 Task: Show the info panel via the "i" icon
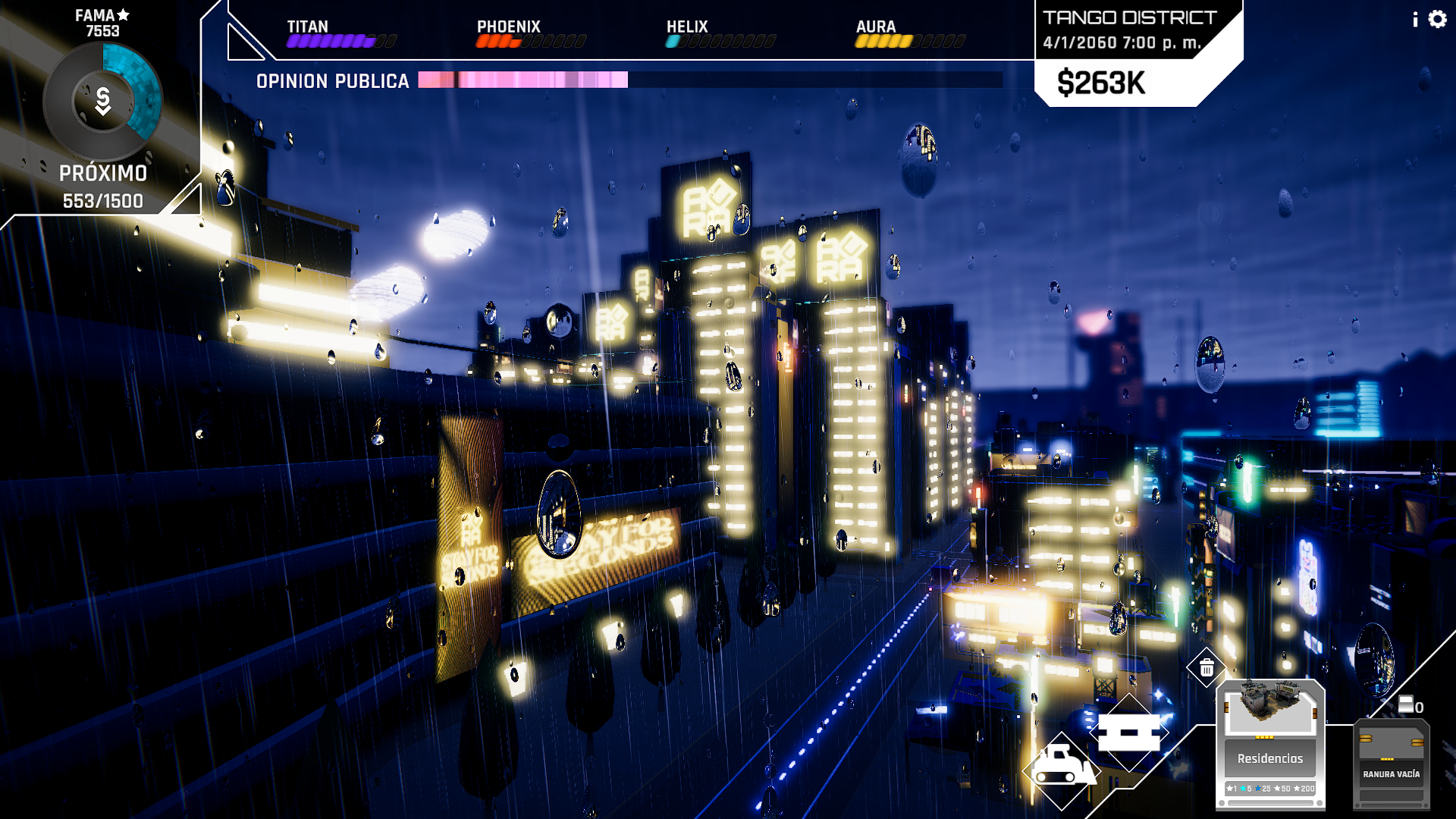[x=1415, y=20]
